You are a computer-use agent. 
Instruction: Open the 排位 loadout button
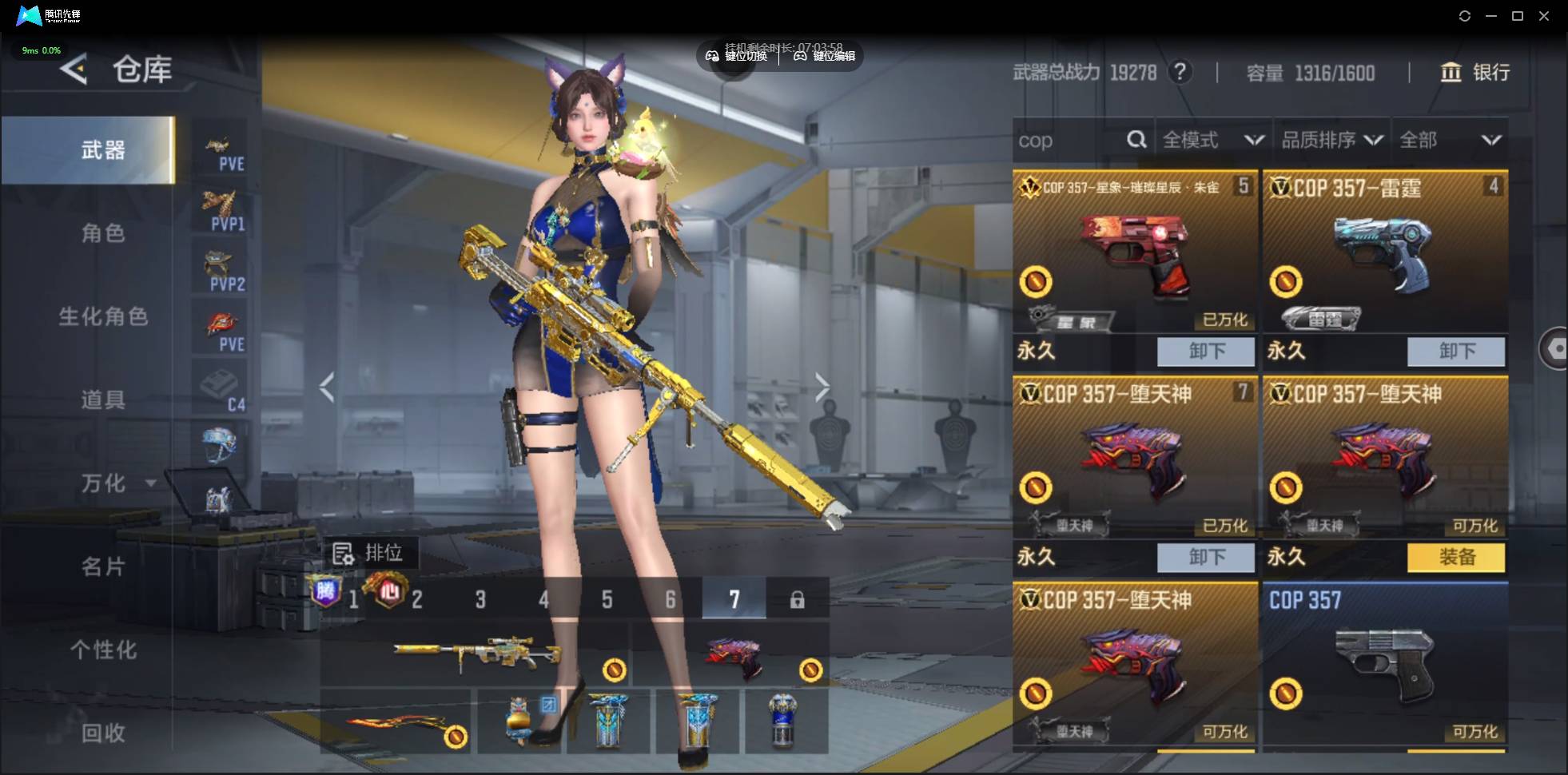[x=368, y=553]
